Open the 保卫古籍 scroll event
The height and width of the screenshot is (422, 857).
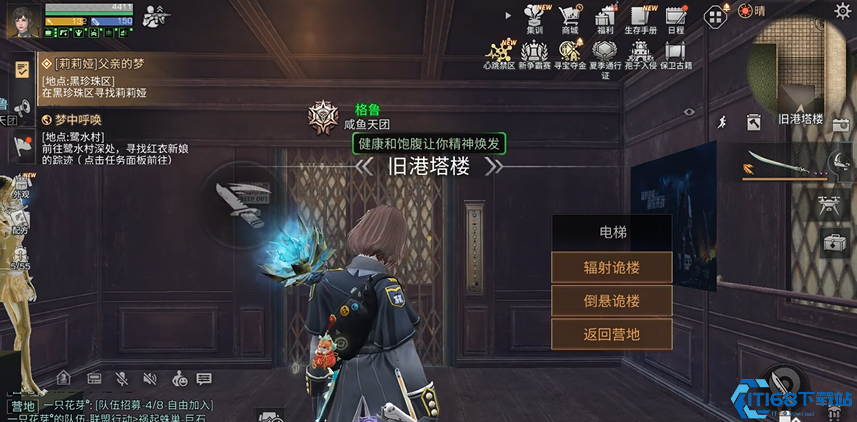coord(676,53)
